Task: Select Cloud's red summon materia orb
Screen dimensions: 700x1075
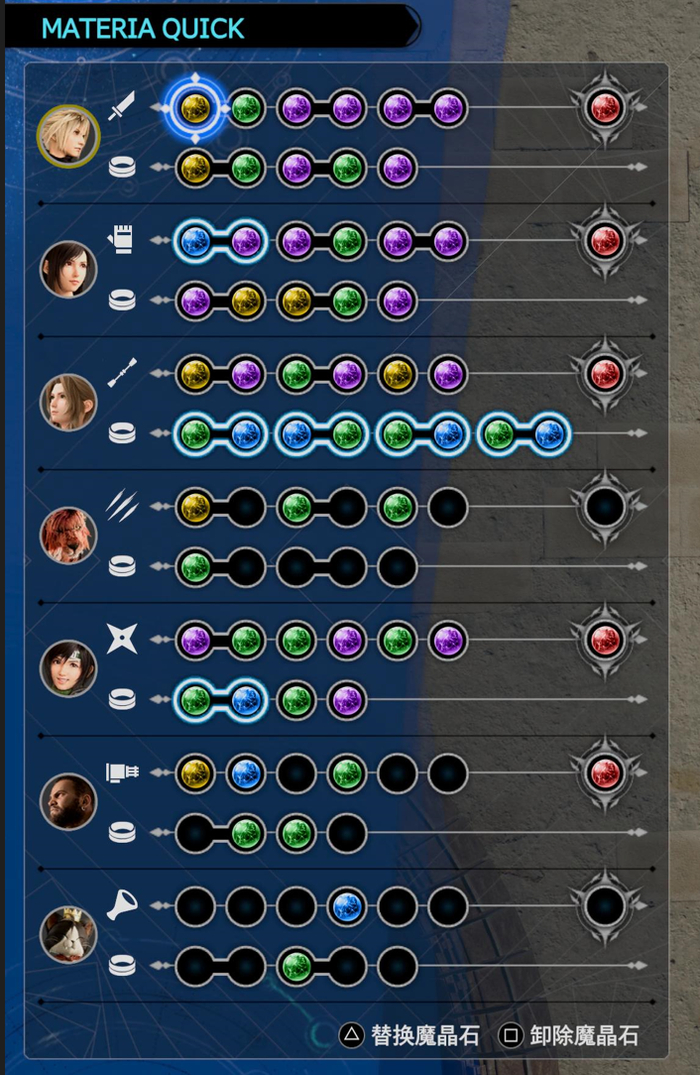Action: 605,106
